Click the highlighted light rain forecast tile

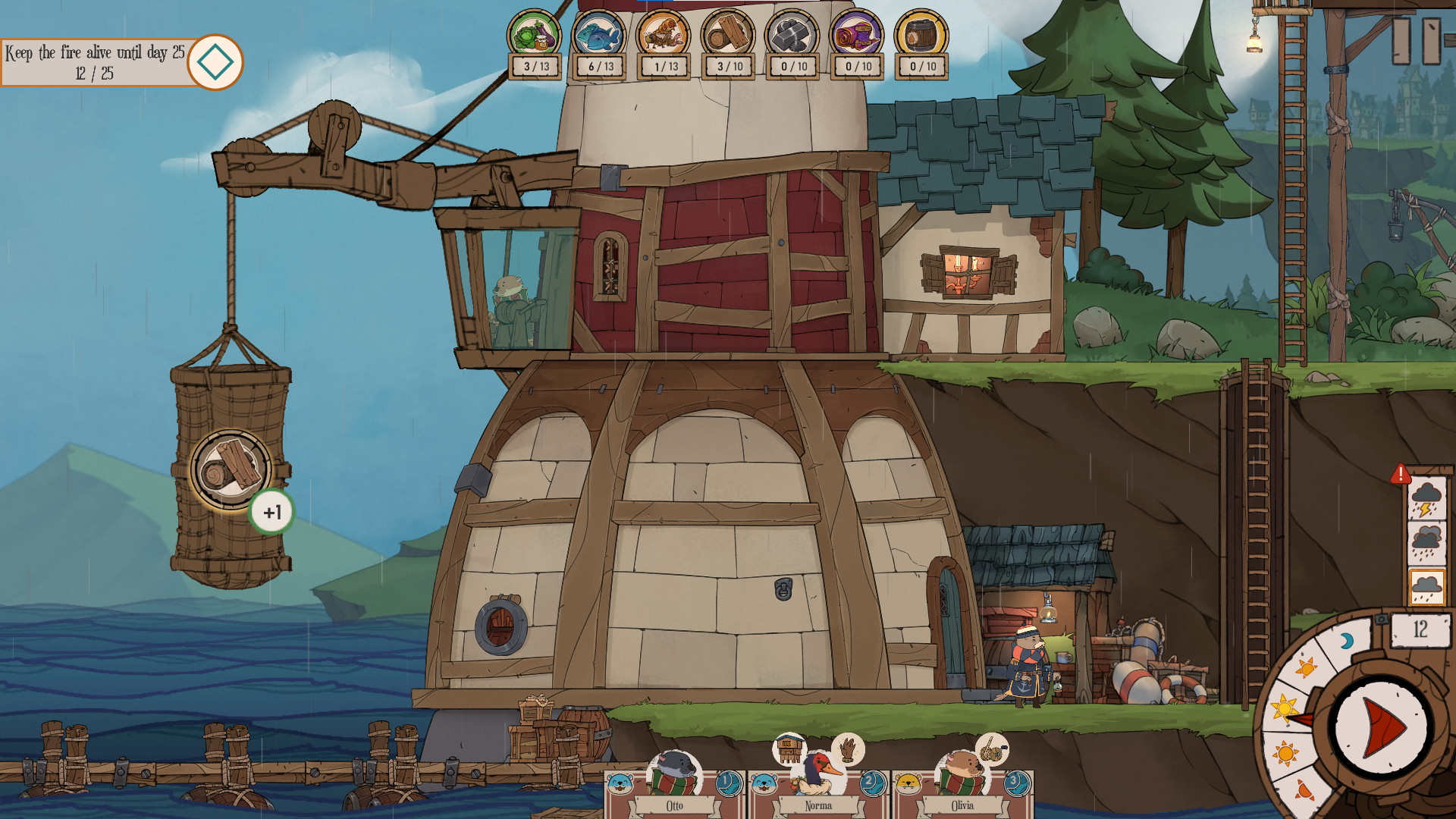1426,587
